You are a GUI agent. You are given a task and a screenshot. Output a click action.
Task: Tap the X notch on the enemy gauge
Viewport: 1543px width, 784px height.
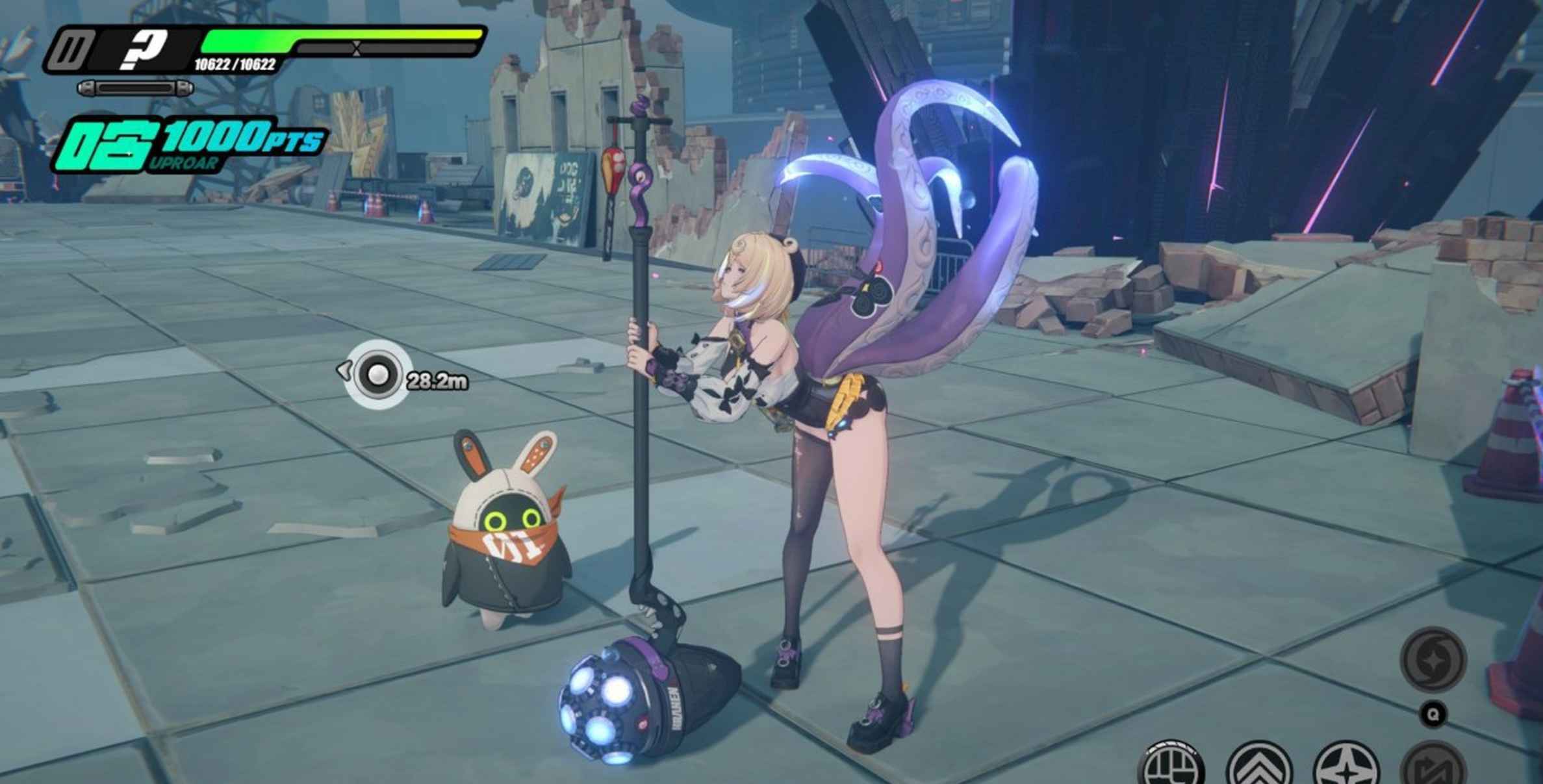coord(356,47)
